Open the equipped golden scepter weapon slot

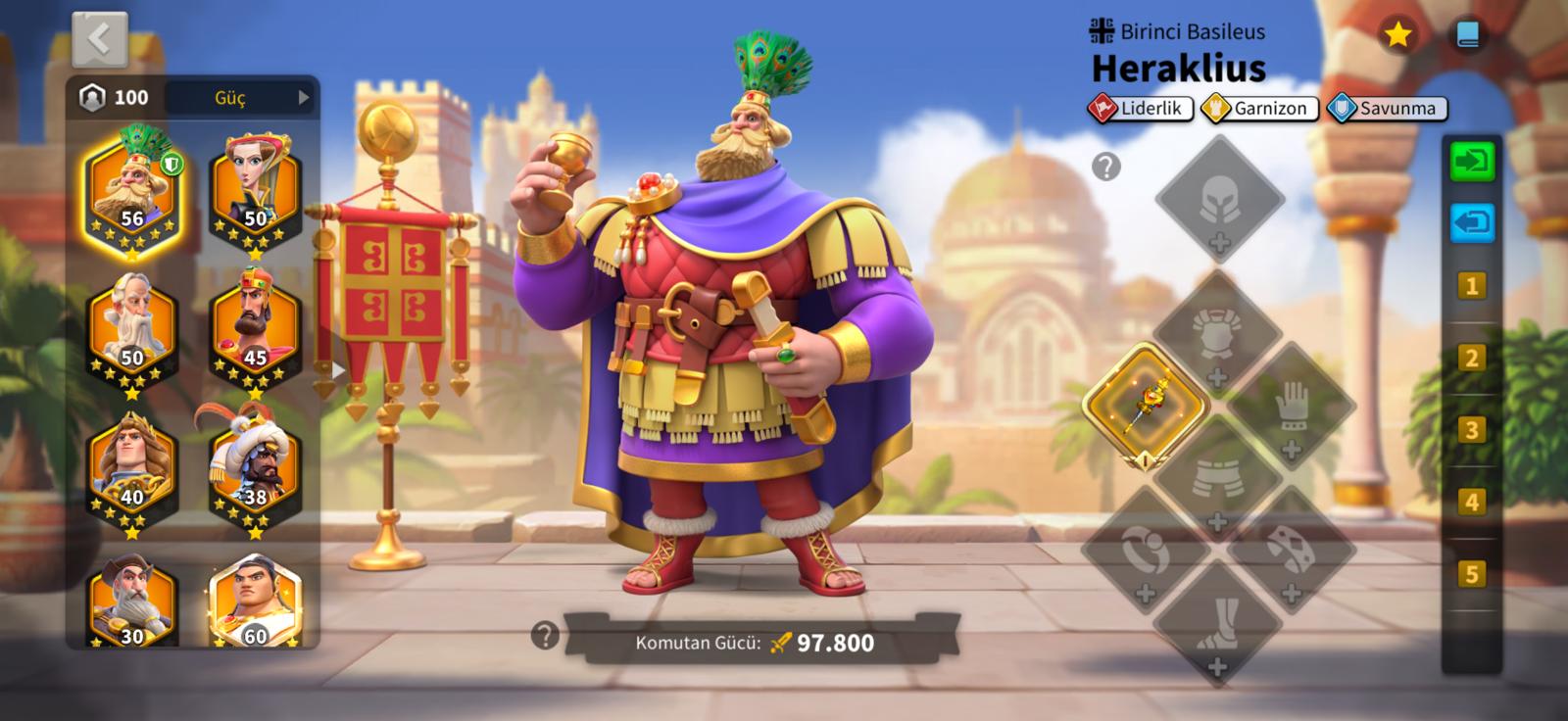coord(1145,405)
